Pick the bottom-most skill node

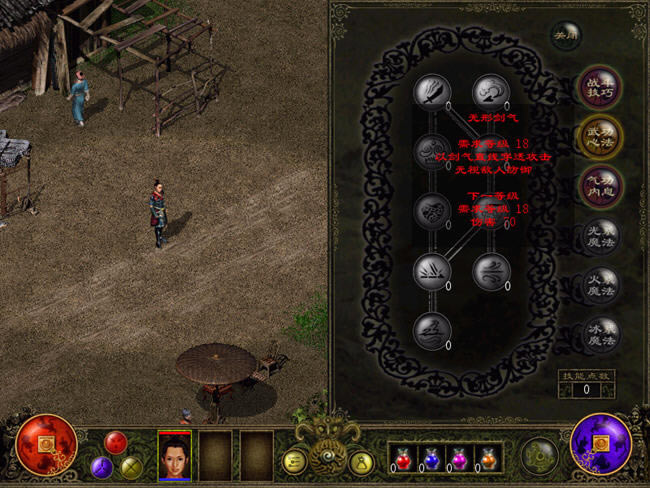[432, 329]
